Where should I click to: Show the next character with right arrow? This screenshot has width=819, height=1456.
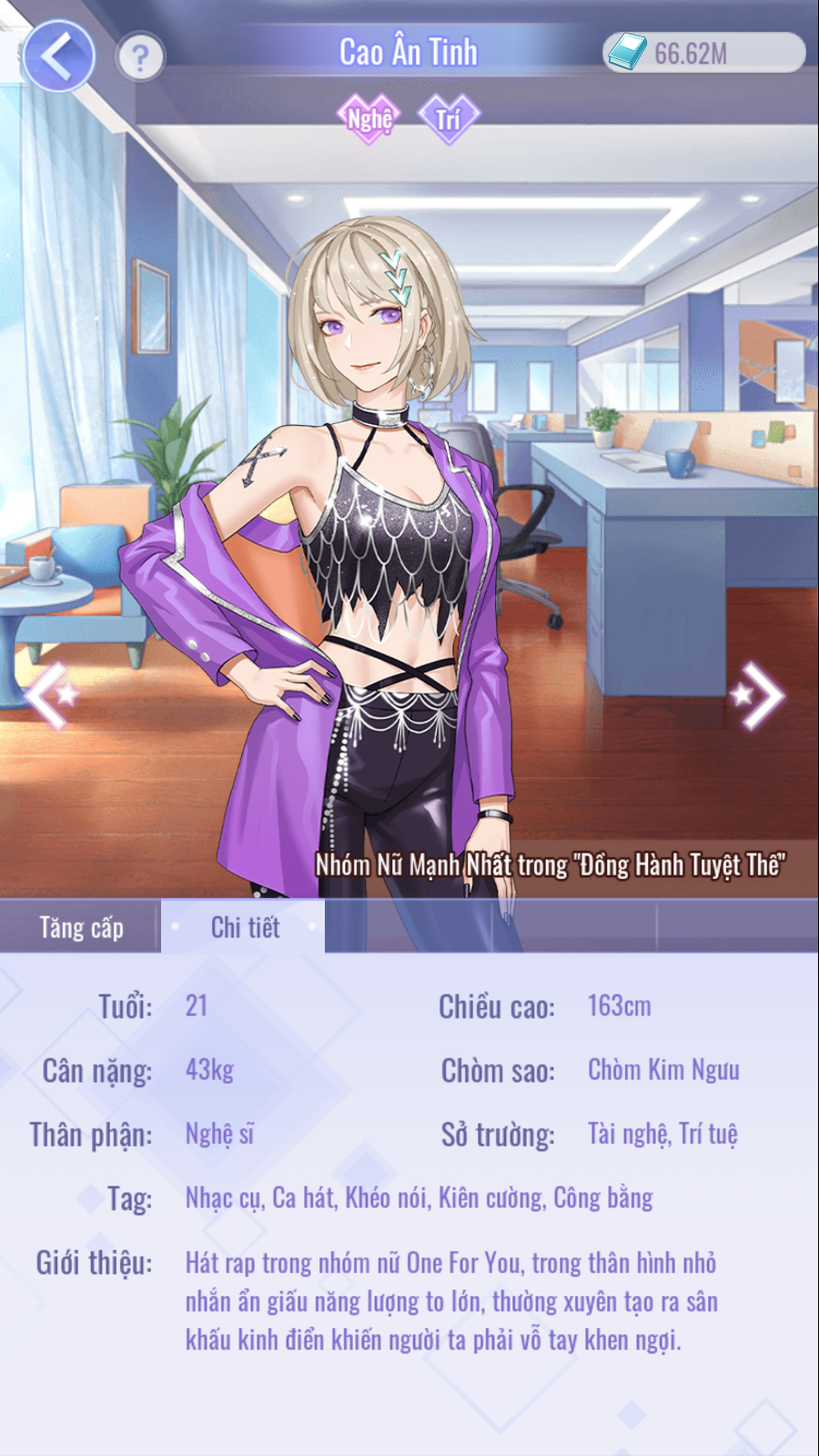[x=758, y=696]
